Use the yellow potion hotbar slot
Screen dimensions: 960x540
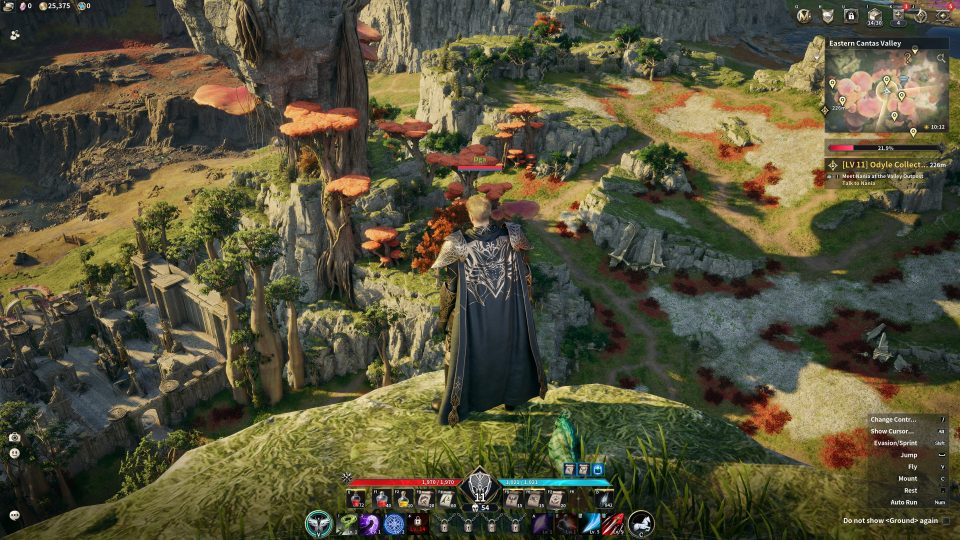pos(403,499)
